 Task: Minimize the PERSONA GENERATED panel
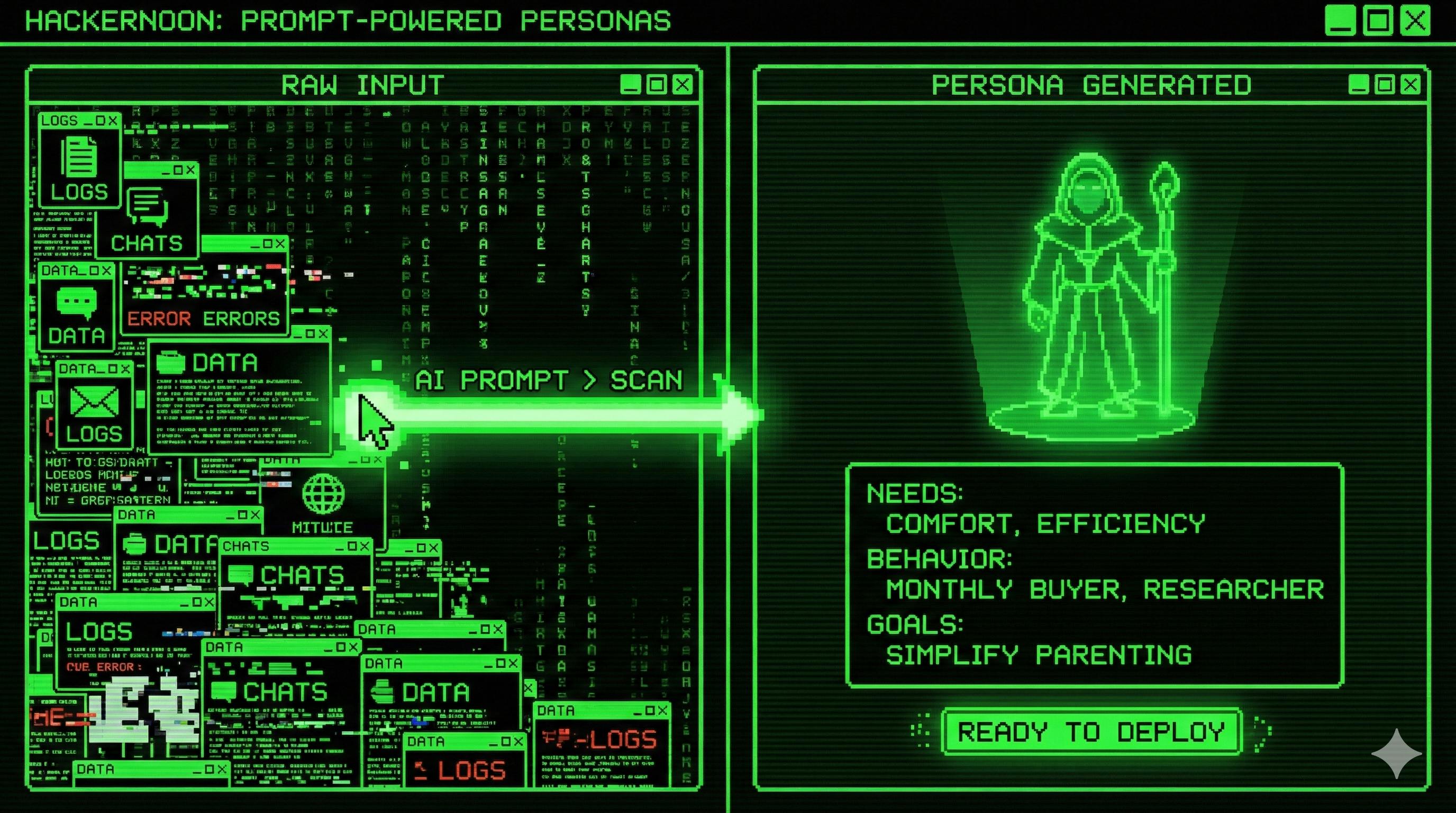click(x=1359, y=85)
